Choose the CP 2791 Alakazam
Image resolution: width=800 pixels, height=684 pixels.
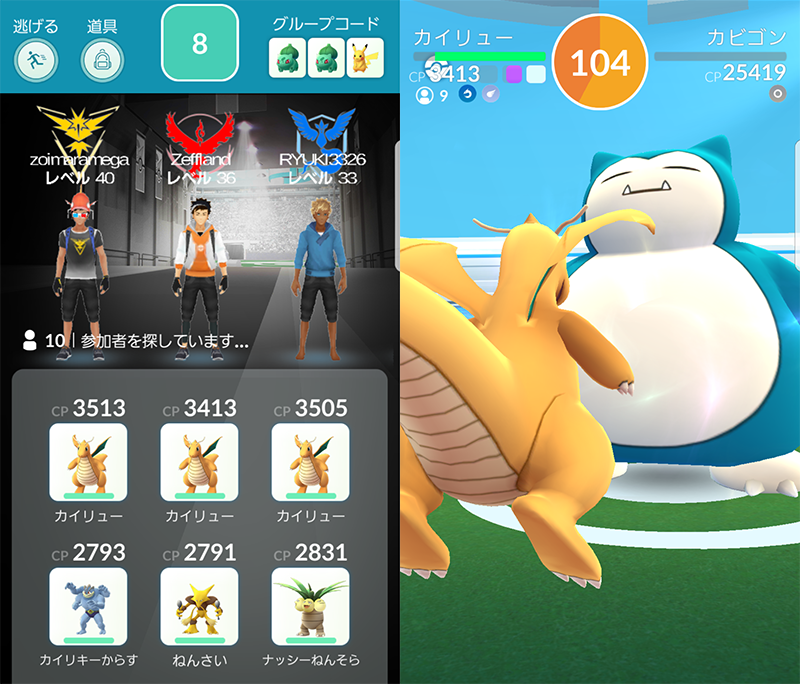[199, 606]
